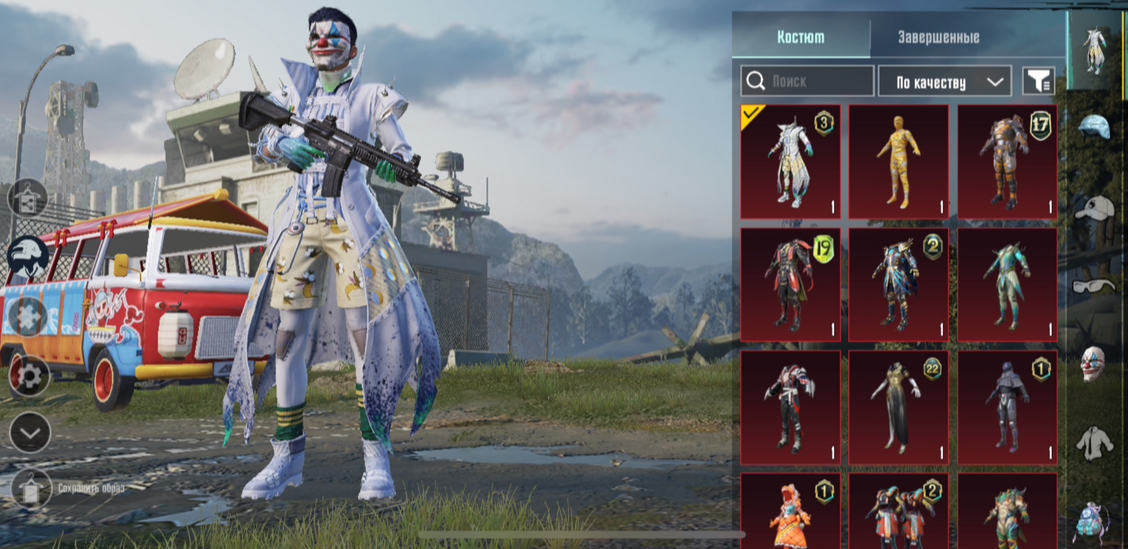Image resolution: width=1128 pixels, height=549 pixels.
Task: Open the cap headwear category
Action: tap(1093, 208)
